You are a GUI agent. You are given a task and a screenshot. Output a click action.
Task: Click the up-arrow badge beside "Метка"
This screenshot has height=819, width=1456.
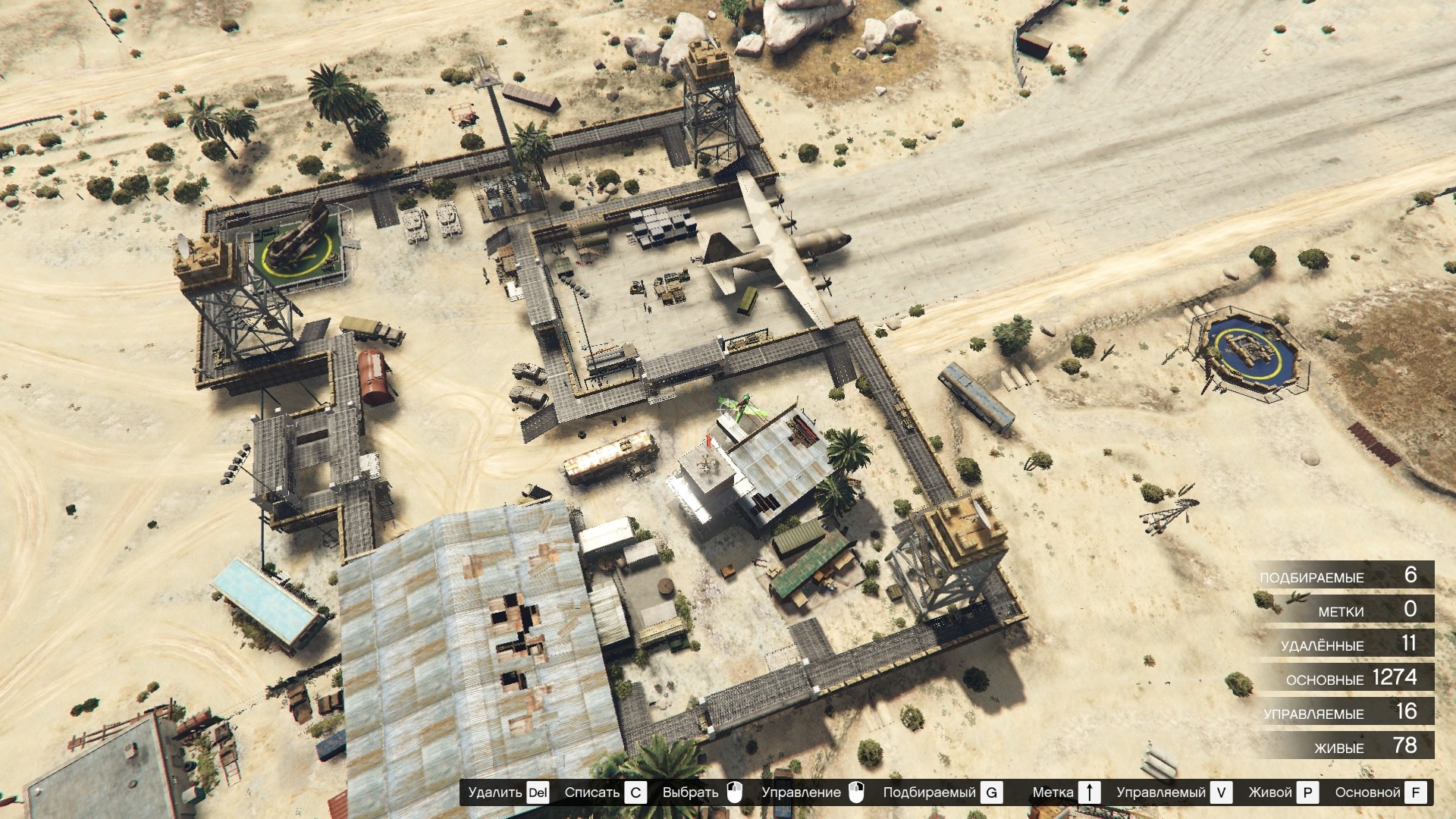1089,793
